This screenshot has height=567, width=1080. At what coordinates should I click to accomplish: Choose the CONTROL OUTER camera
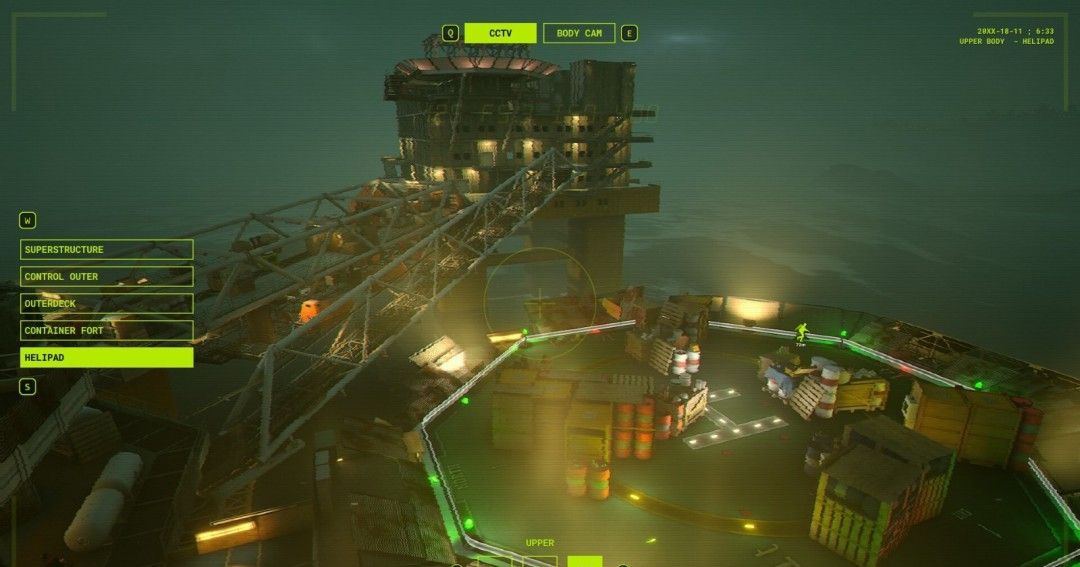coord(106,276)
